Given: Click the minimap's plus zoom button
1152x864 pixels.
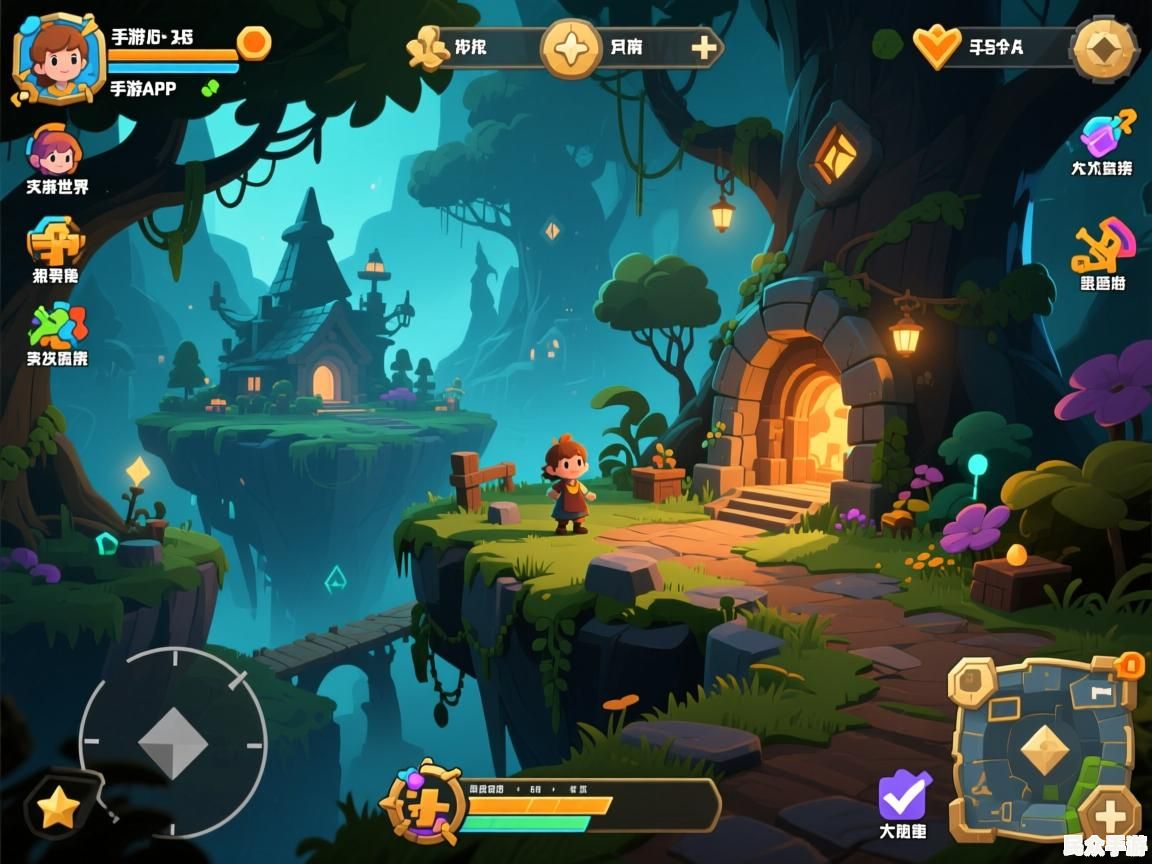Looking at the screenshot, I should (1109, 814).
